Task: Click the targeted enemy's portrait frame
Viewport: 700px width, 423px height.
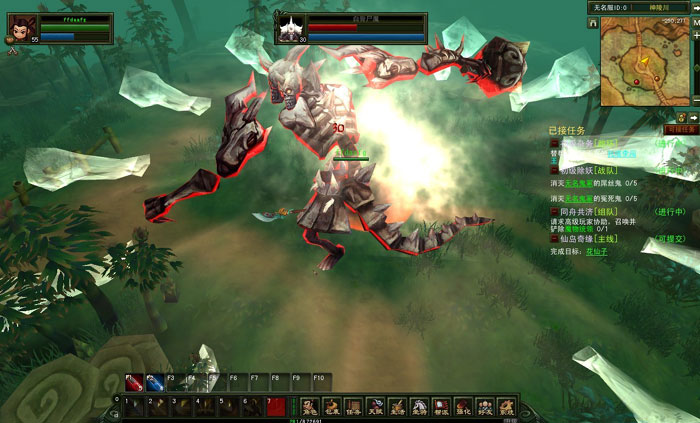Action: [x=290, y=28]
